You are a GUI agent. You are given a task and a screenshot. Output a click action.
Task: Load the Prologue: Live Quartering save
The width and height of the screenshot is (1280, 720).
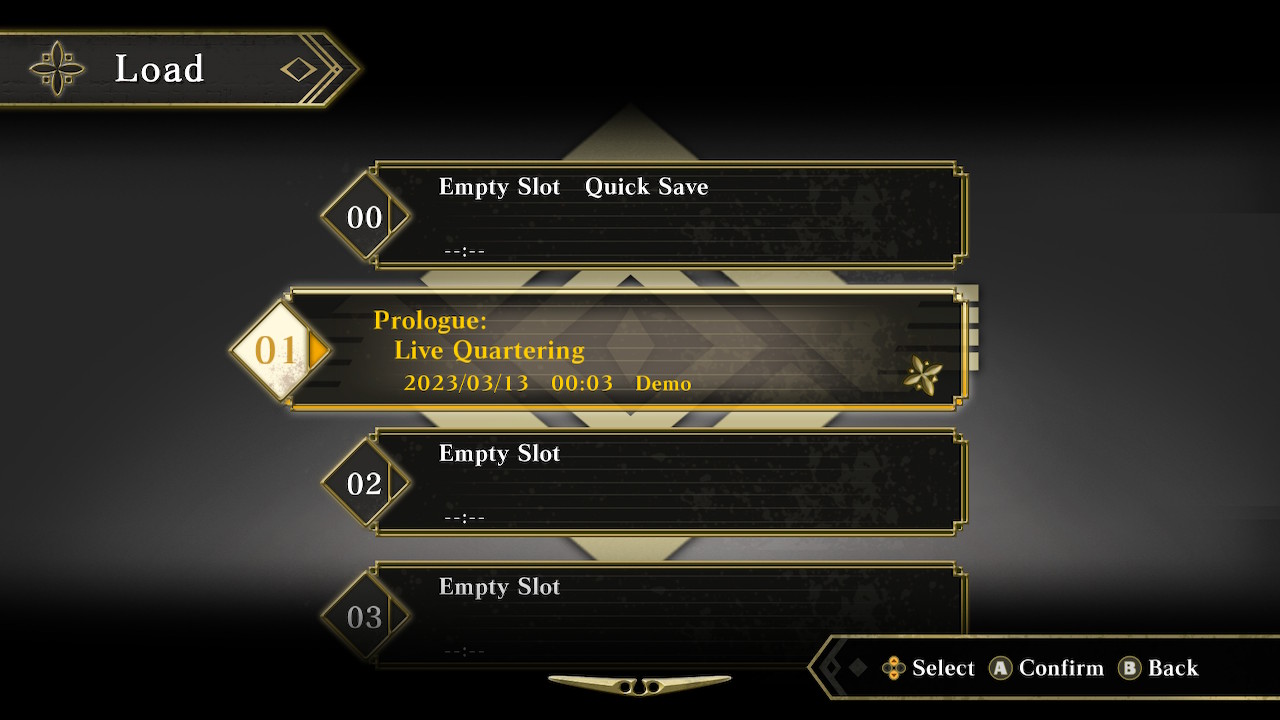628,350
